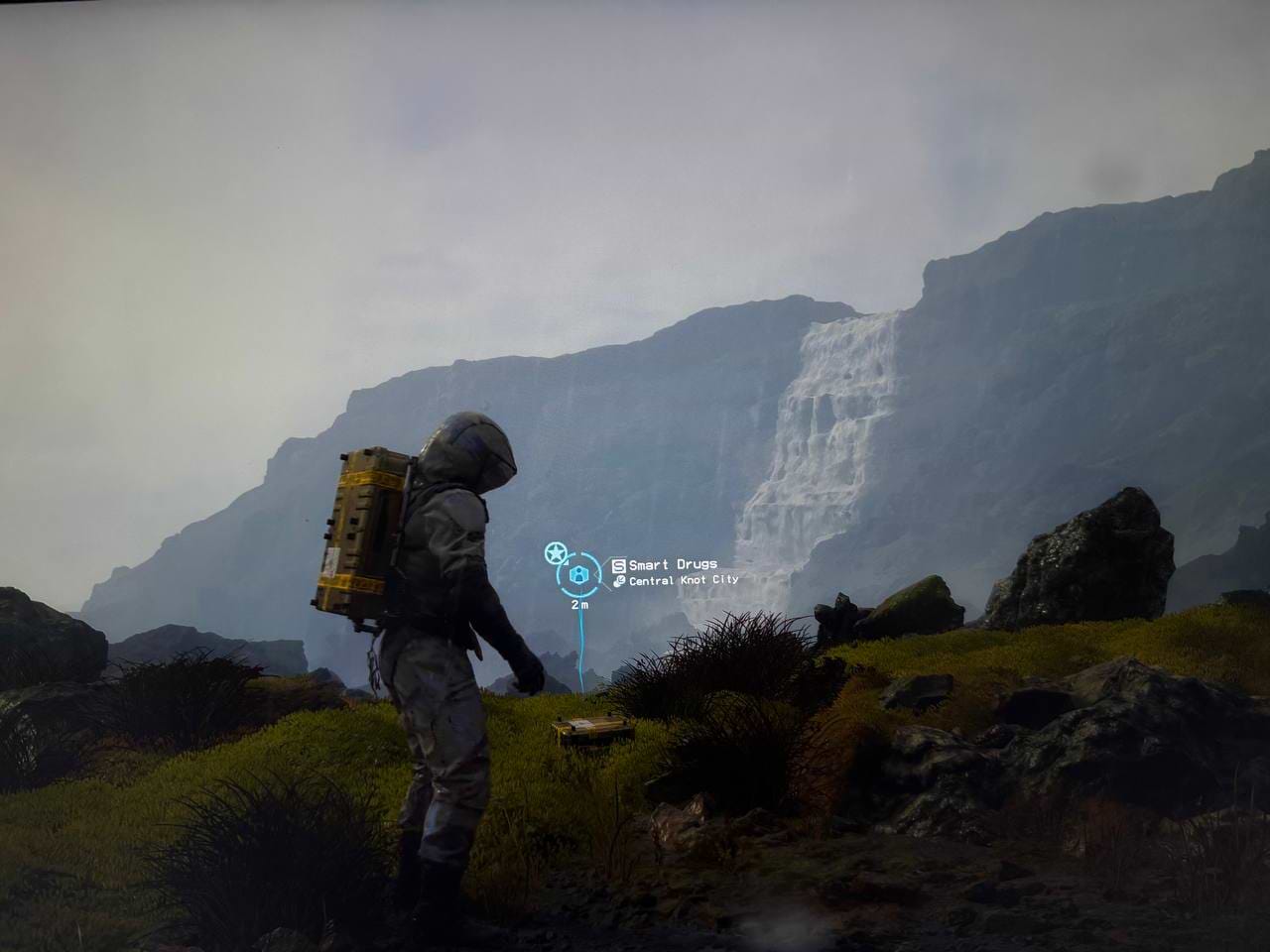Click the star badge on the cargo marker

(x=555, y=552)
